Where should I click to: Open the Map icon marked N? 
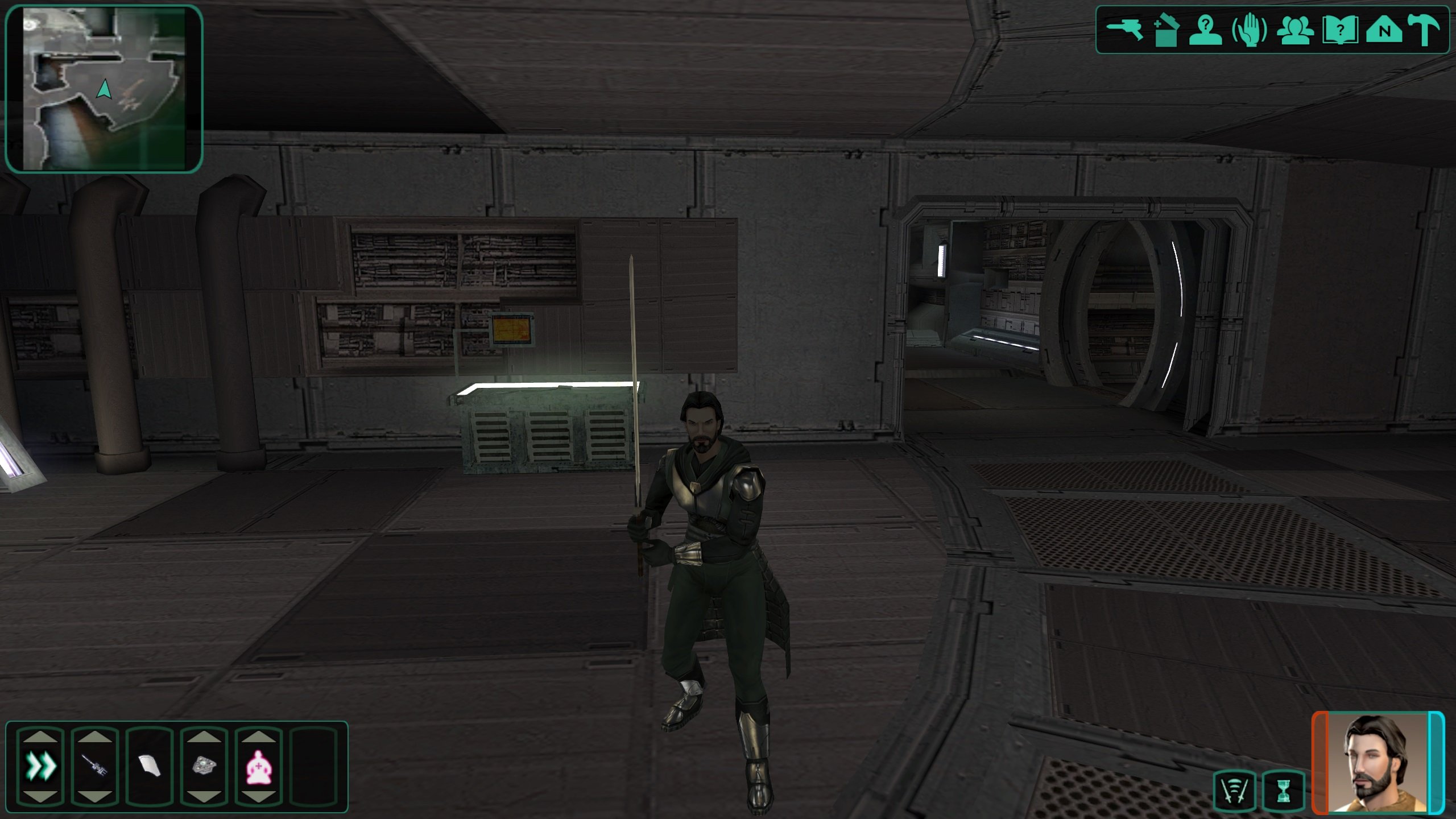[x=1384, y=30]
